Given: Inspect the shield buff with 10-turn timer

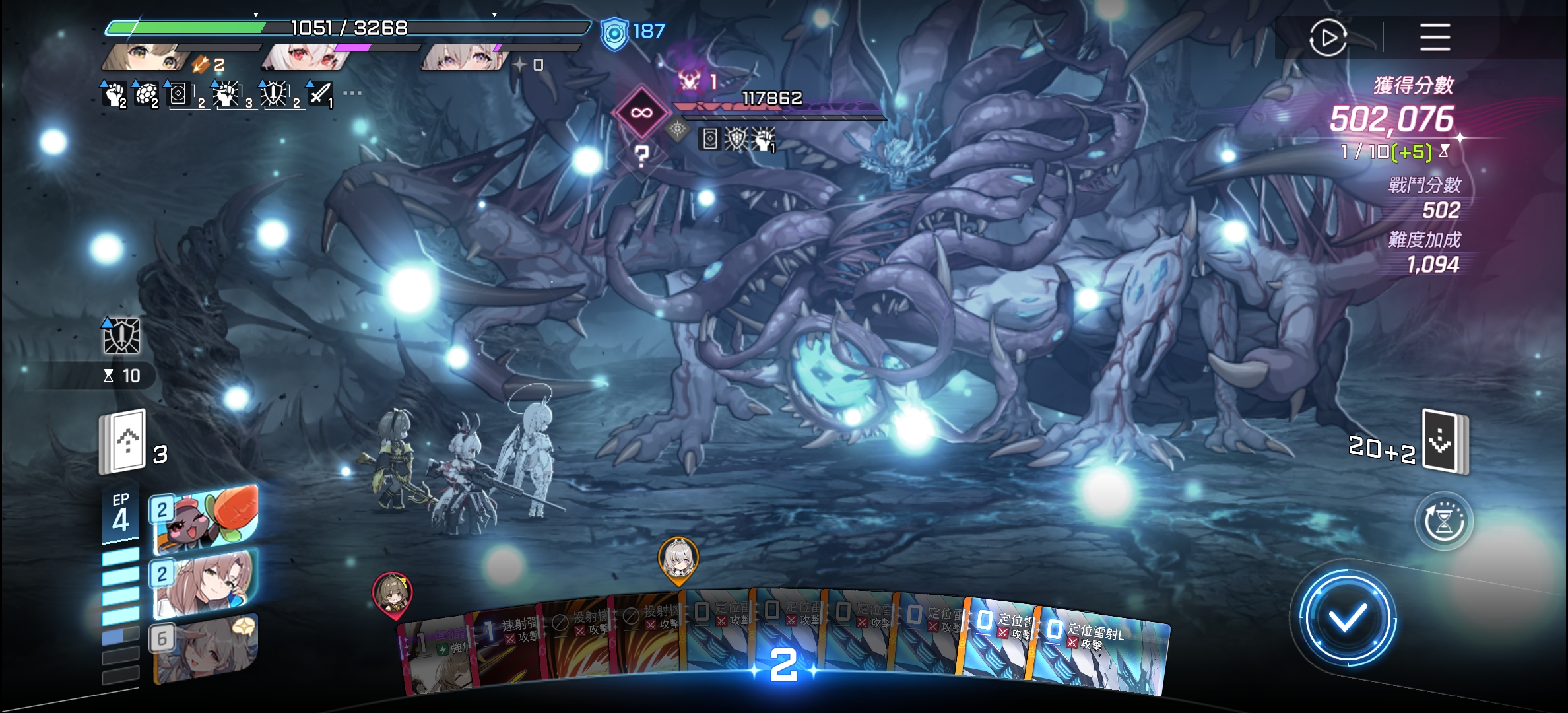Looking at the screenshot, I should click(x=121, y=336).
